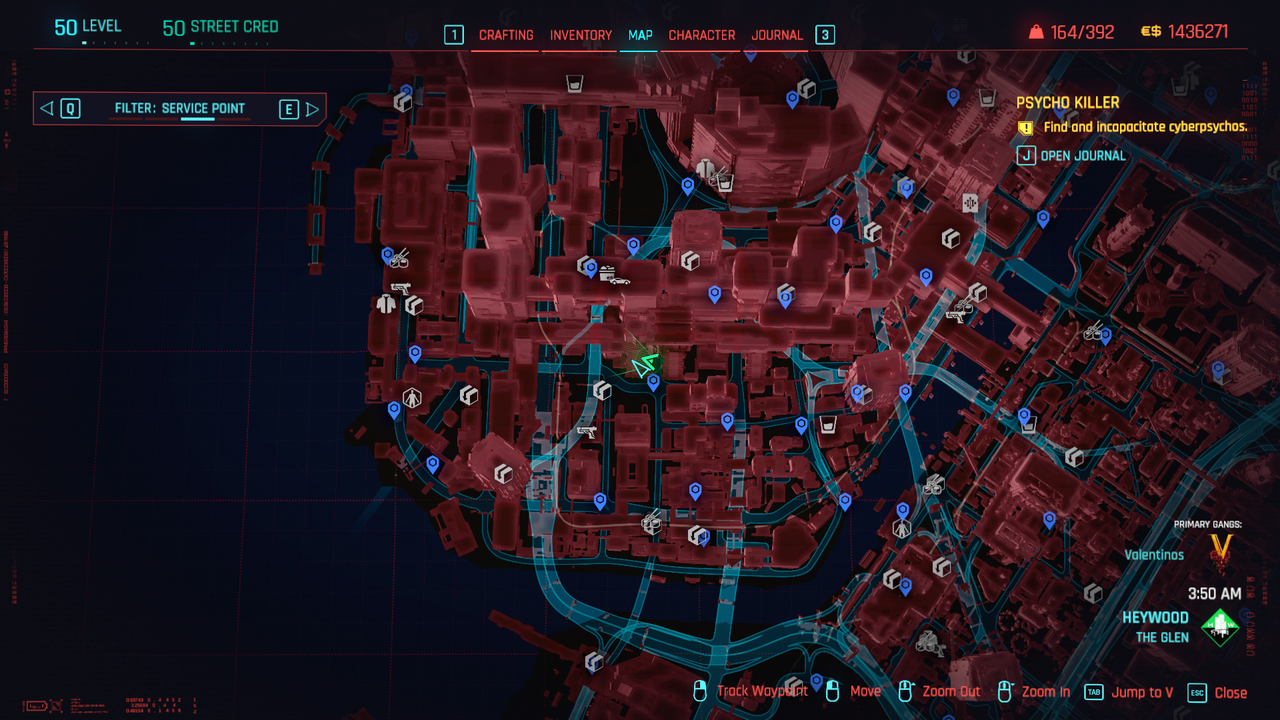This screenshot has width=1280, height=720.
Task: Go to the Character tab
Action: click(701, 35)
